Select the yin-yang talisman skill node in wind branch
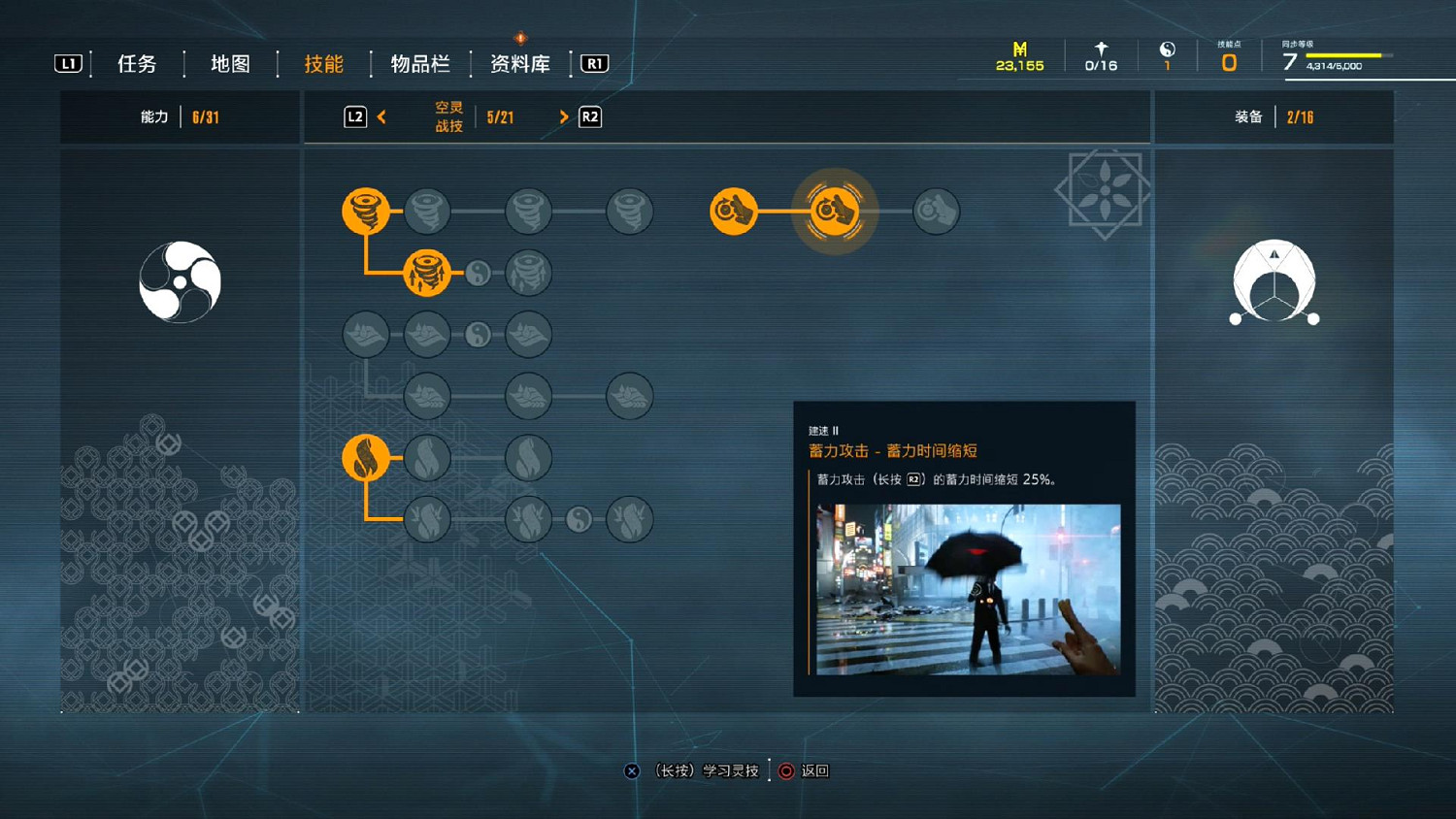1456x819 pixels. (x=478, y=274)
